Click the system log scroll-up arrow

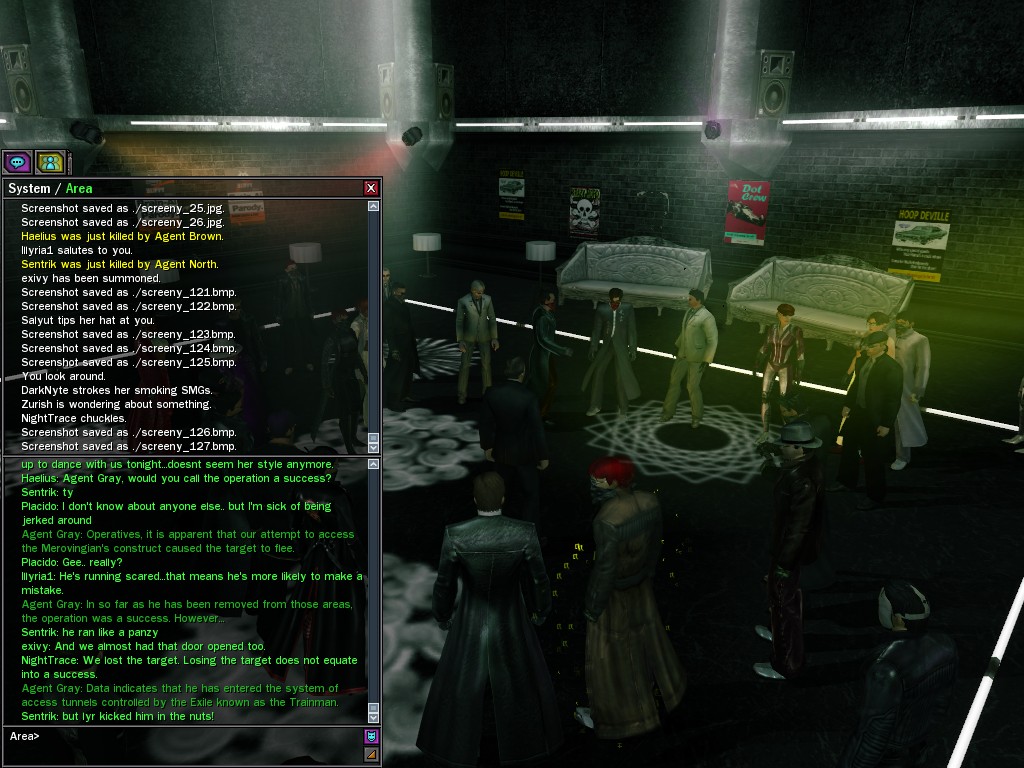[x=374, y=207]
